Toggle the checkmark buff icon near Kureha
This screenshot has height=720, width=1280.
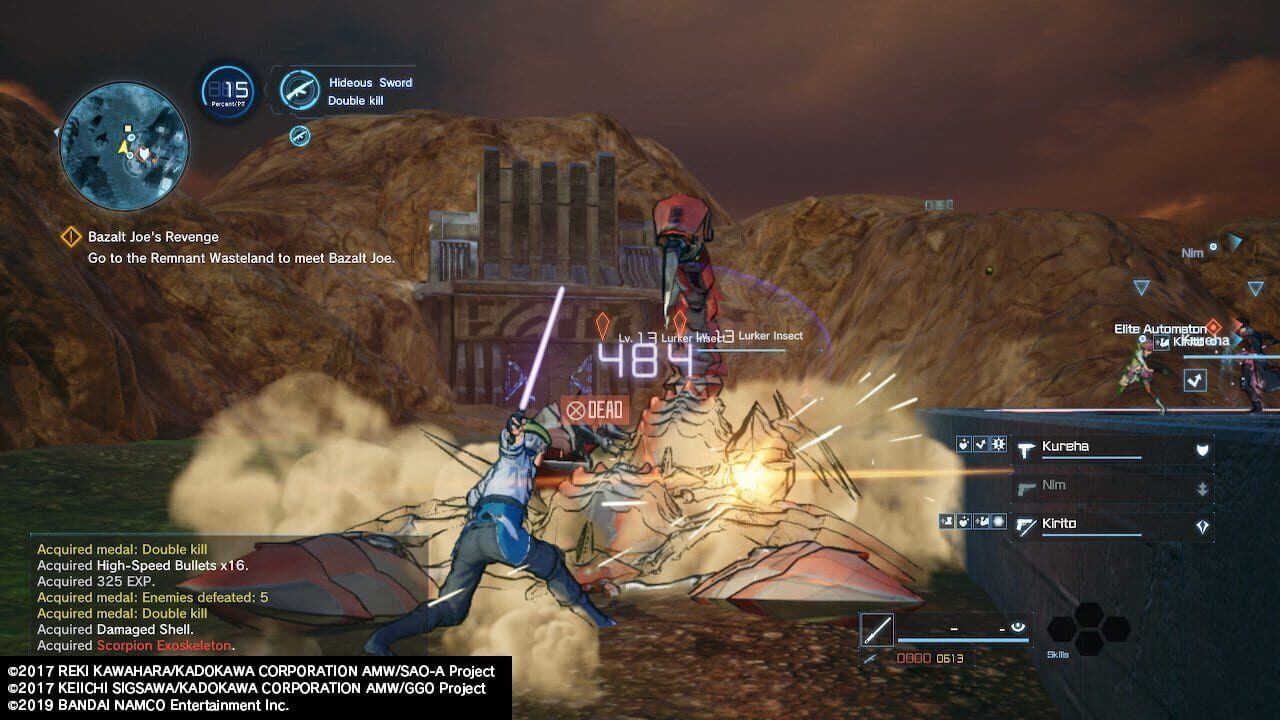(x=980, y=444)
